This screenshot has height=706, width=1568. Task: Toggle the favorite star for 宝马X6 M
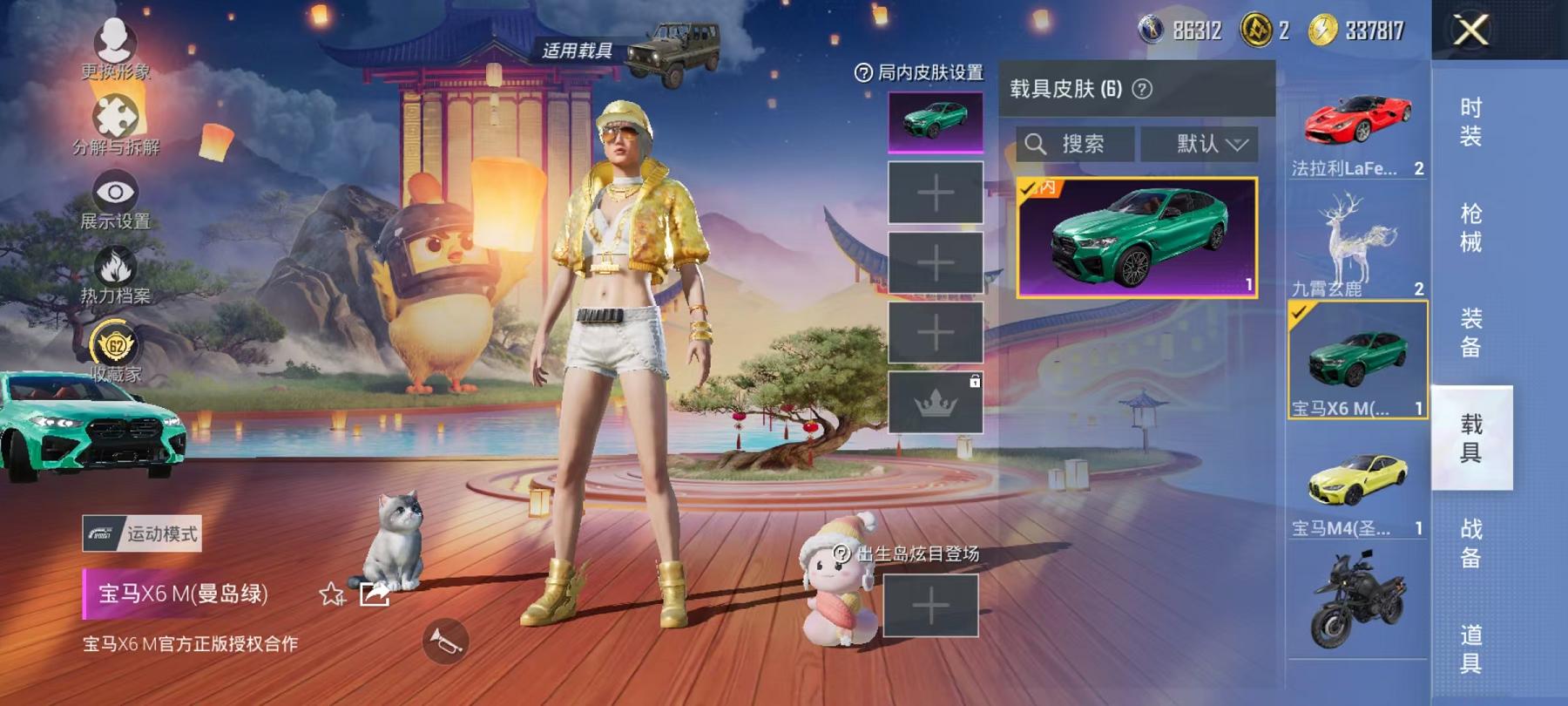pyautogui.click(x=331, y=595)
